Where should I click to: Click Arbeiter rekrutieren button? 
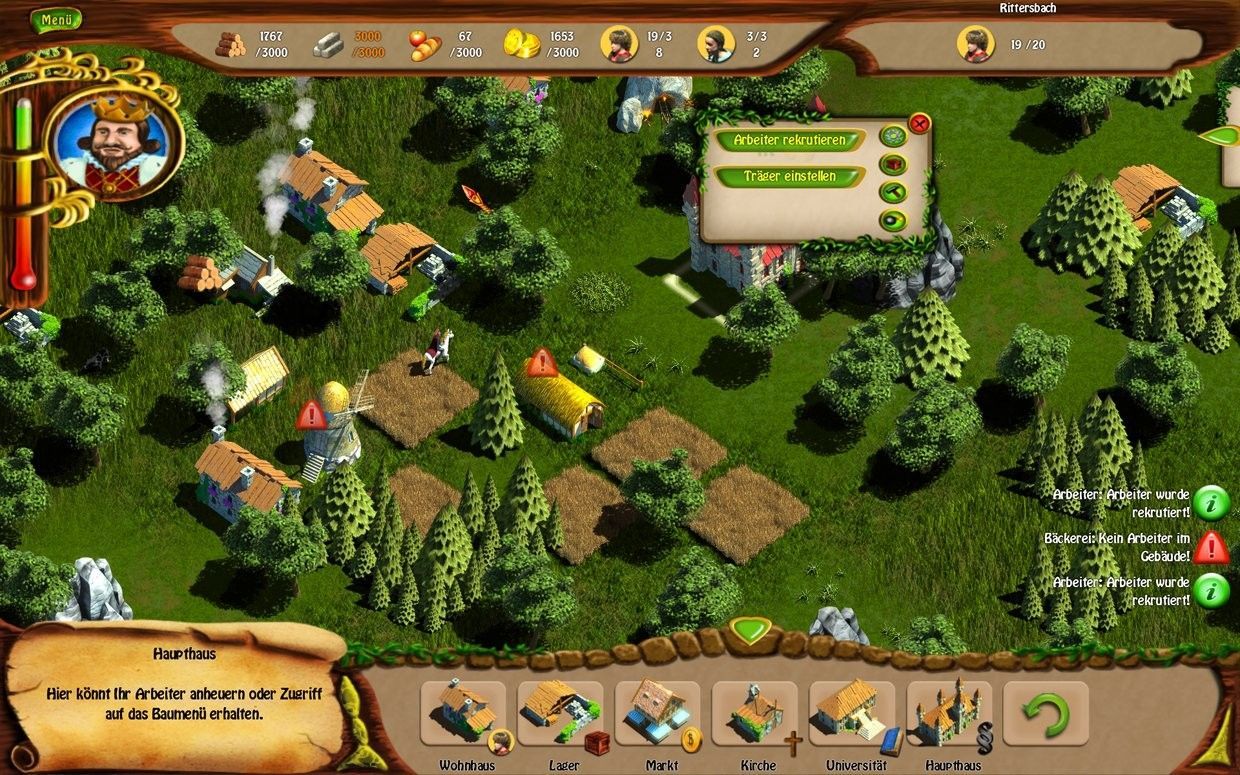click(x=789, y=141)
